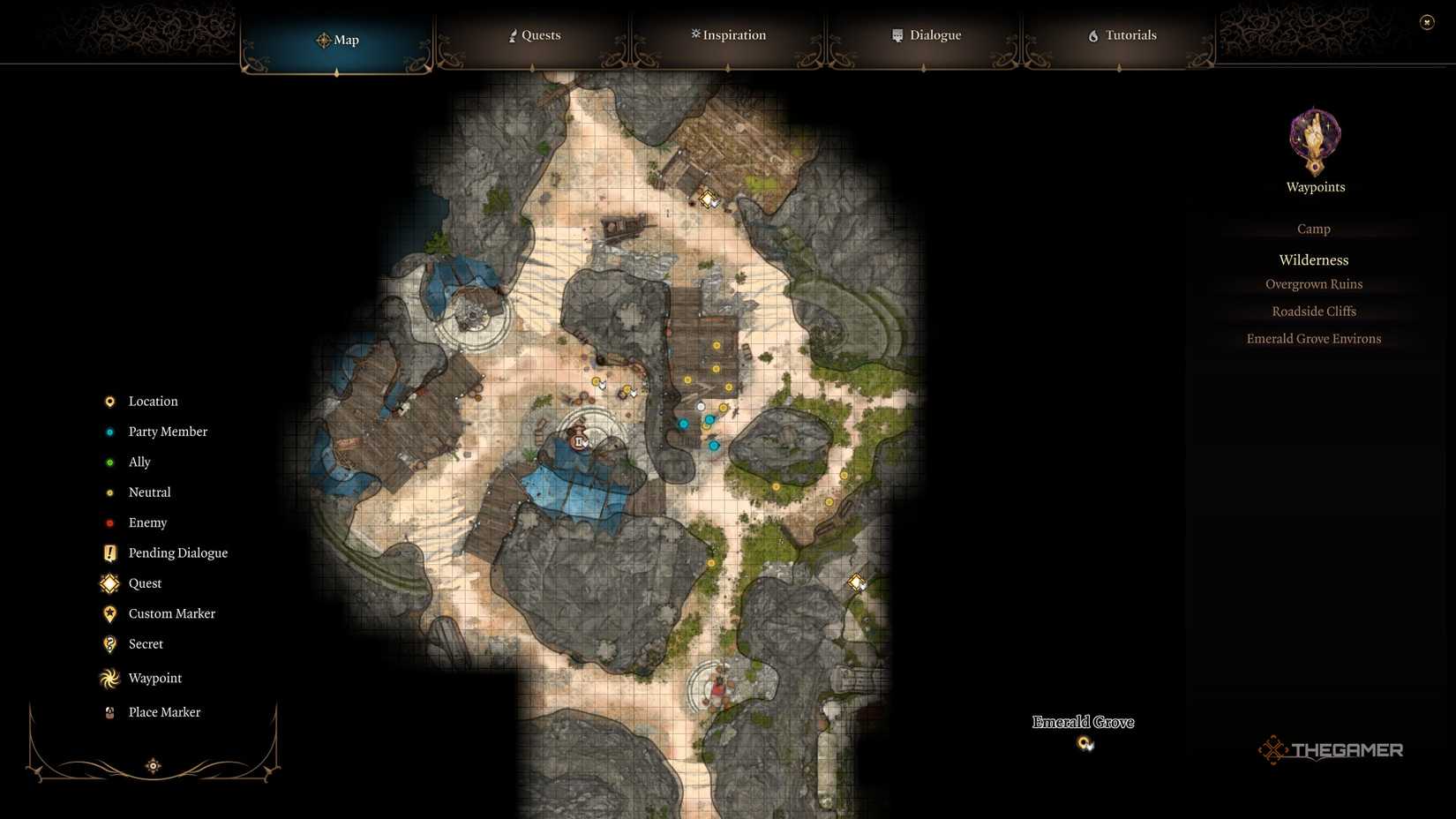Switch to the Dialogue tab

[926, 35]
